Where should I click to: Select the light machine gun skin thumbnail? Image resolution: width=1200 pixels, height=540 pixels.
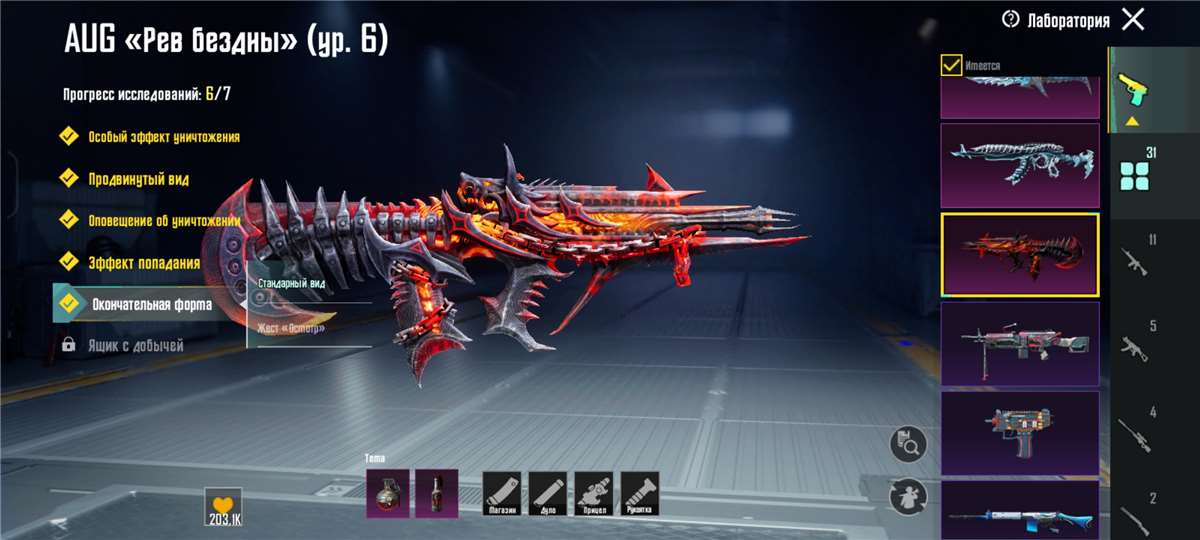click(x=1019, y=343)
